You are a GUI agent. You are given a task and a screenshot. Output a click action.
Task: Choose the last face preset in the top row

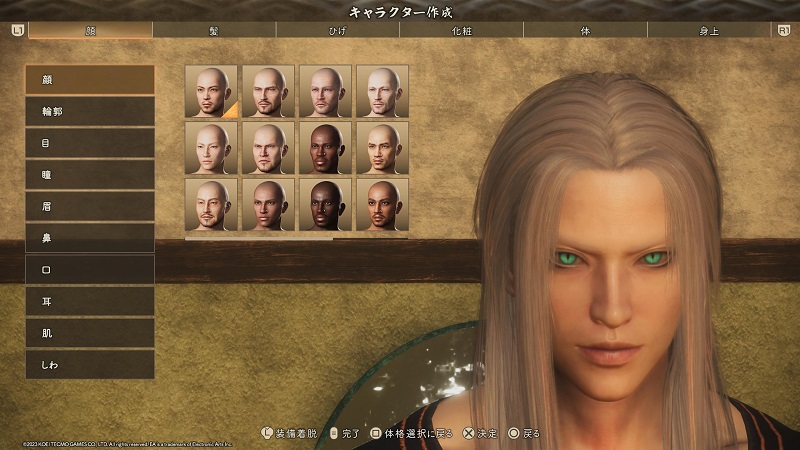[x=382, y=91]
